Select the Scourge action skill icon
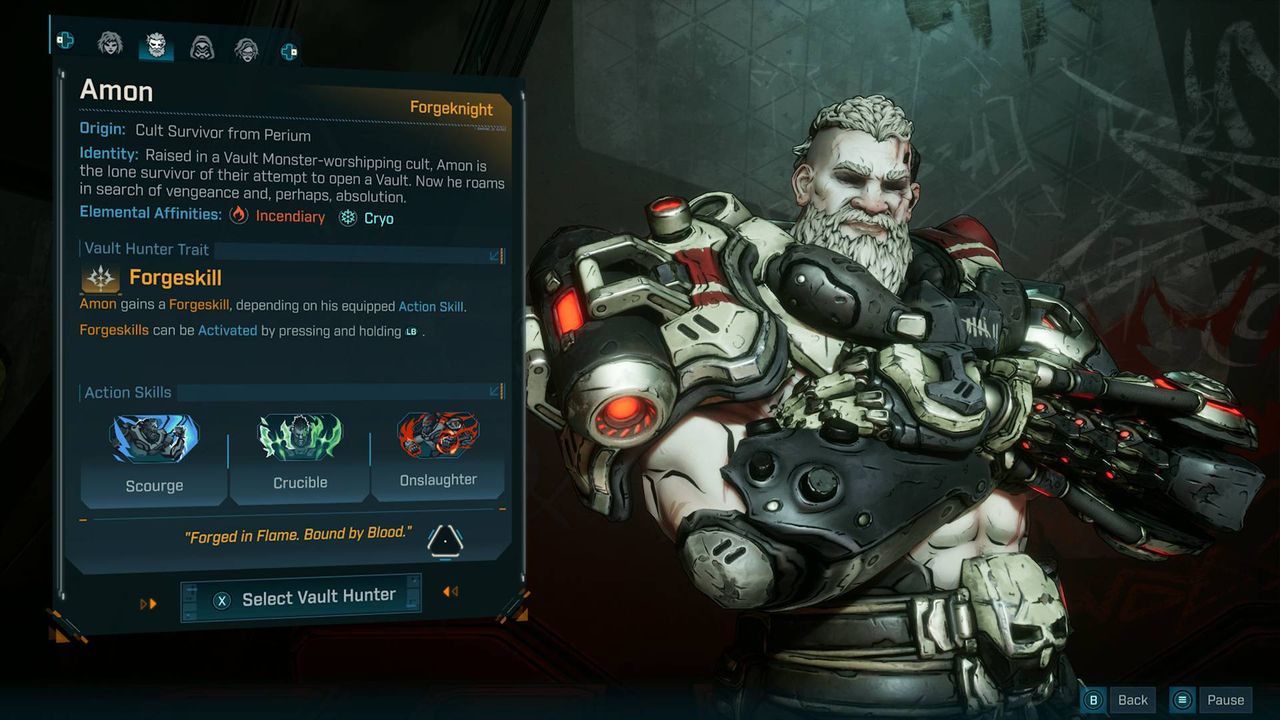The width and height of the screenshot is (1280, 720). tap(152, 437)
